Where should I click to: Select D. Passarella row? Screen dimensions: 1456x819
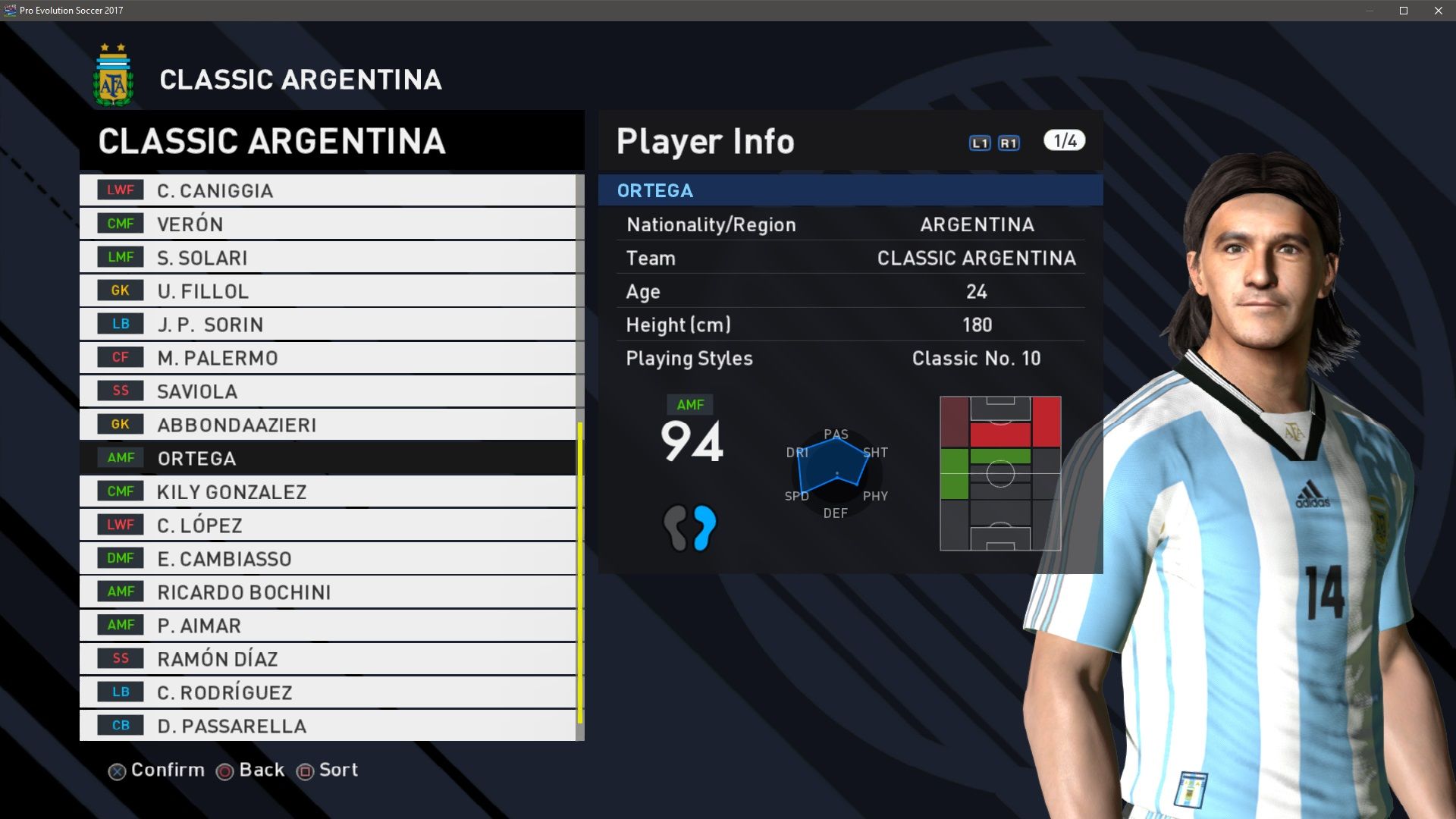(328, 725)
